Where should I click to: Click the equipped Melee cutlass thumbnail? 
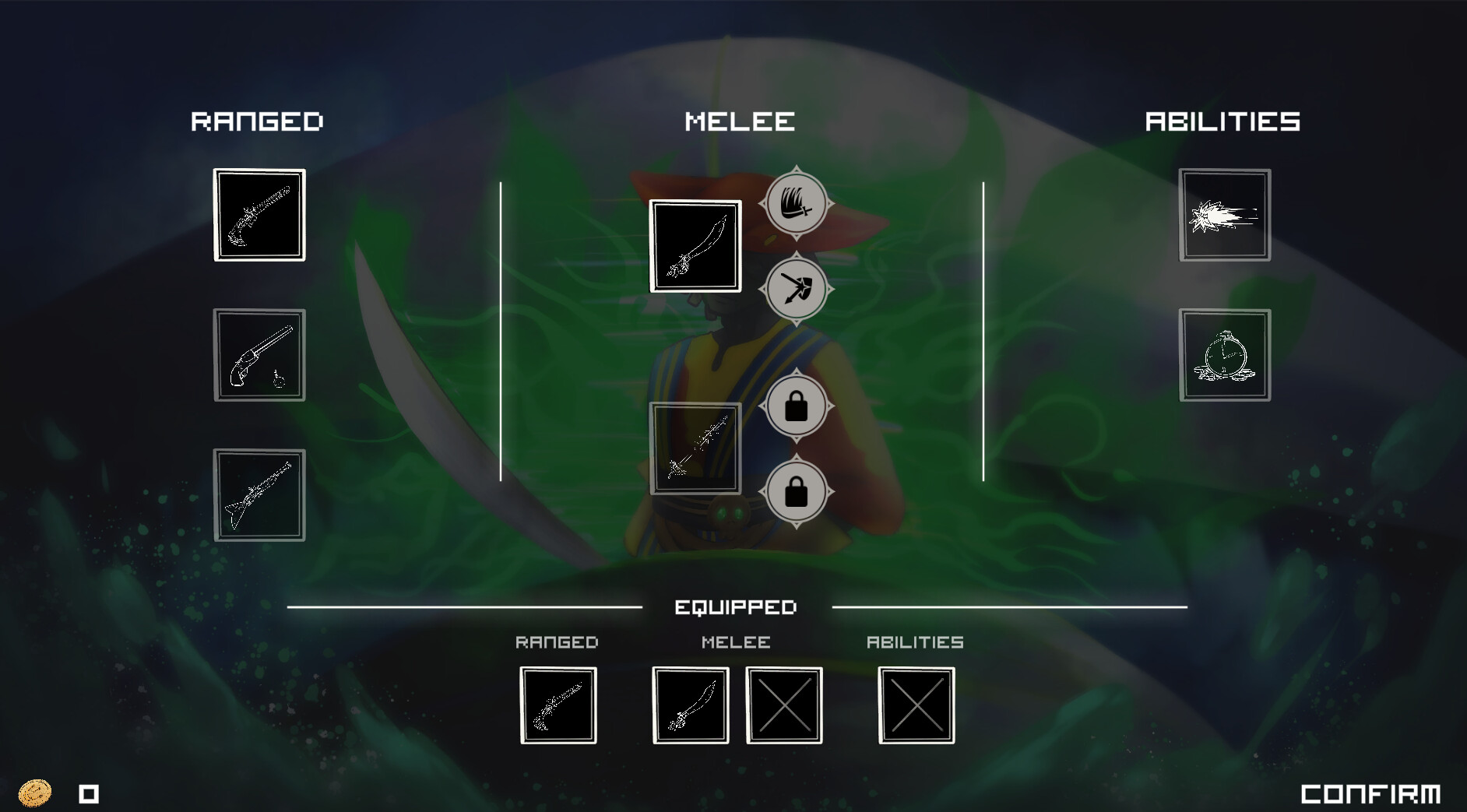coord(691,705)
